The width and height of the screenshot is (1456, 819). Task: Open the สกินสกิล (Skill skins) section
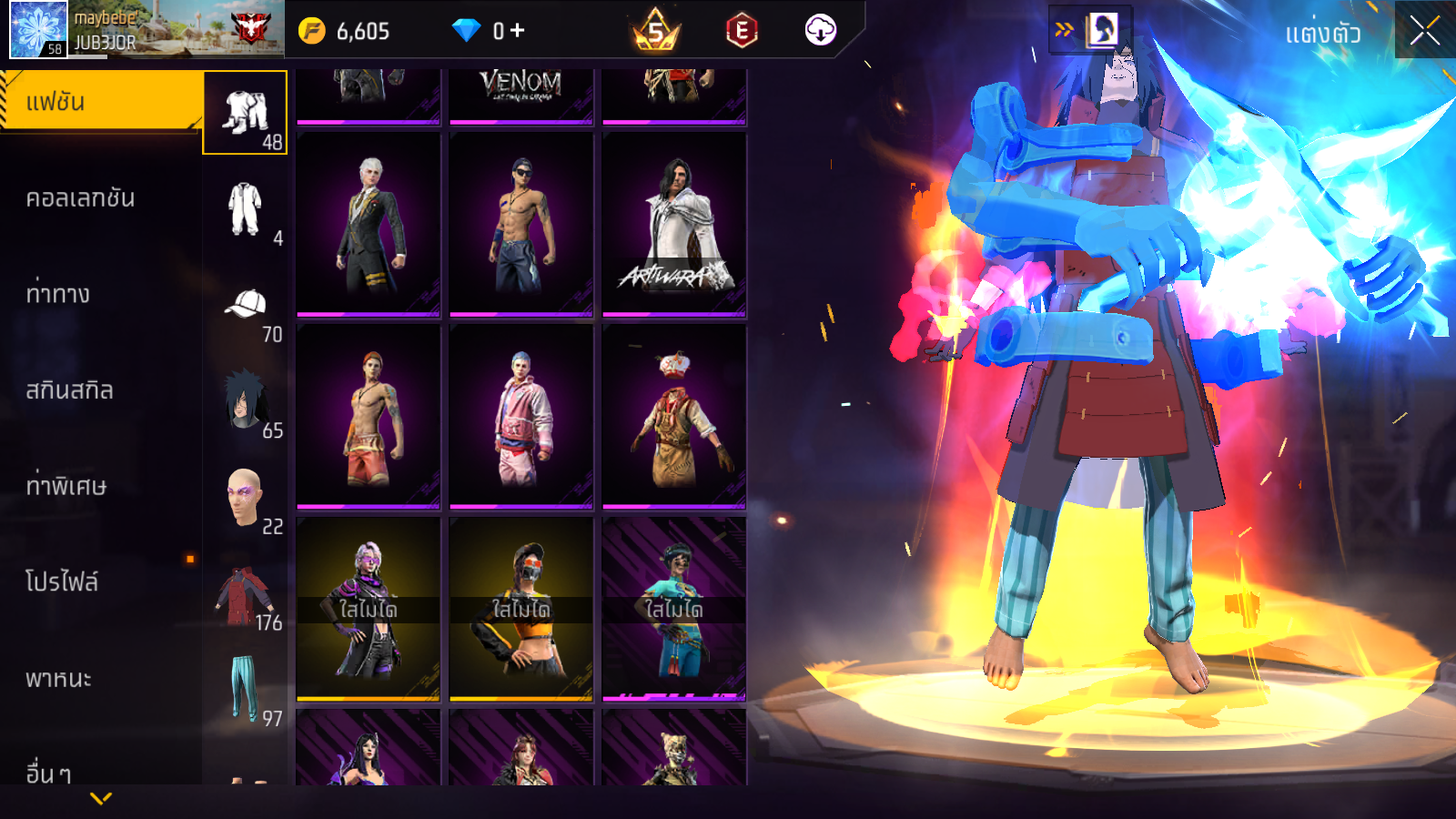(69, 390)
